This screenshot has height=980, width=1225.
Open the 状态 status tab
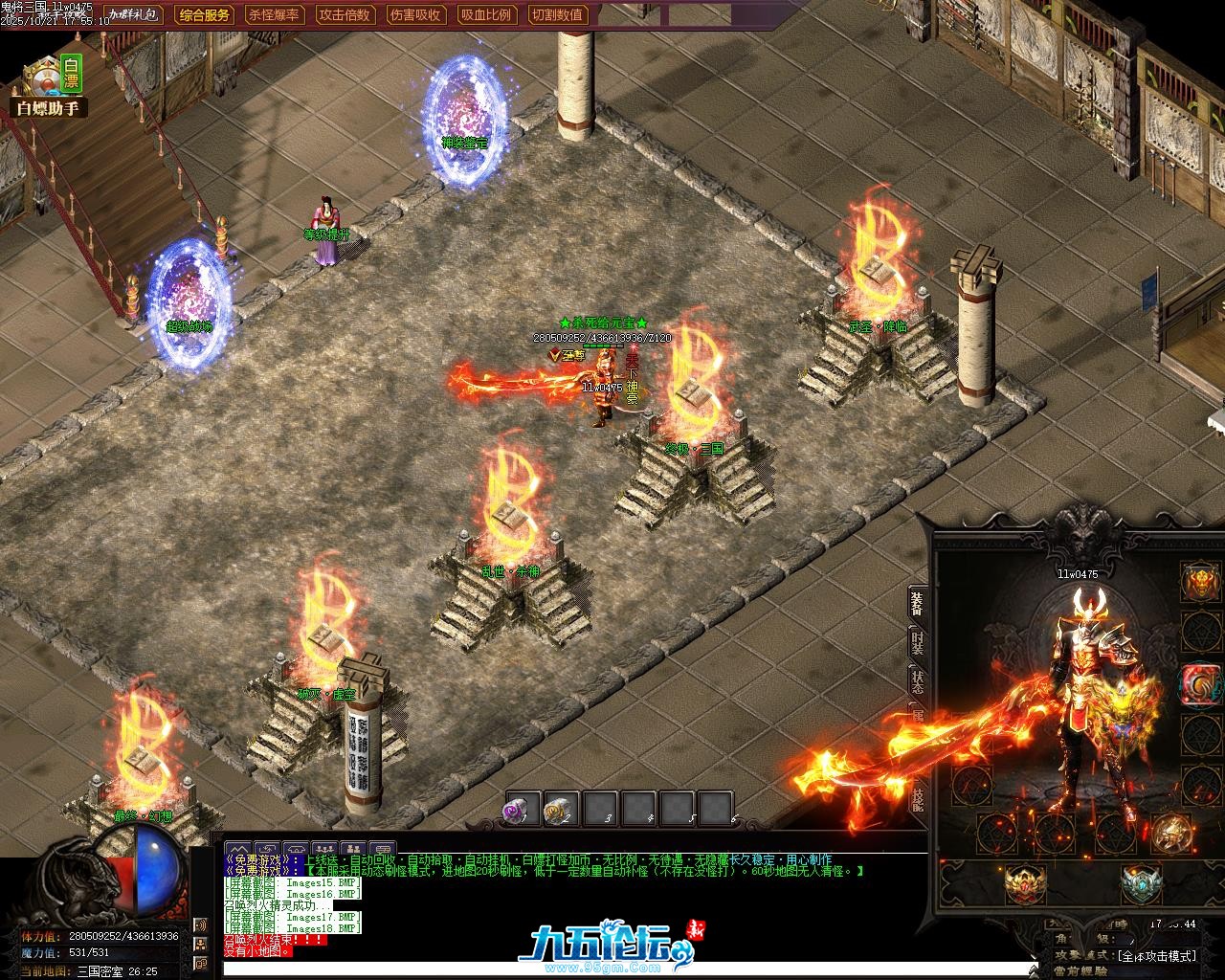pos(917,683)
